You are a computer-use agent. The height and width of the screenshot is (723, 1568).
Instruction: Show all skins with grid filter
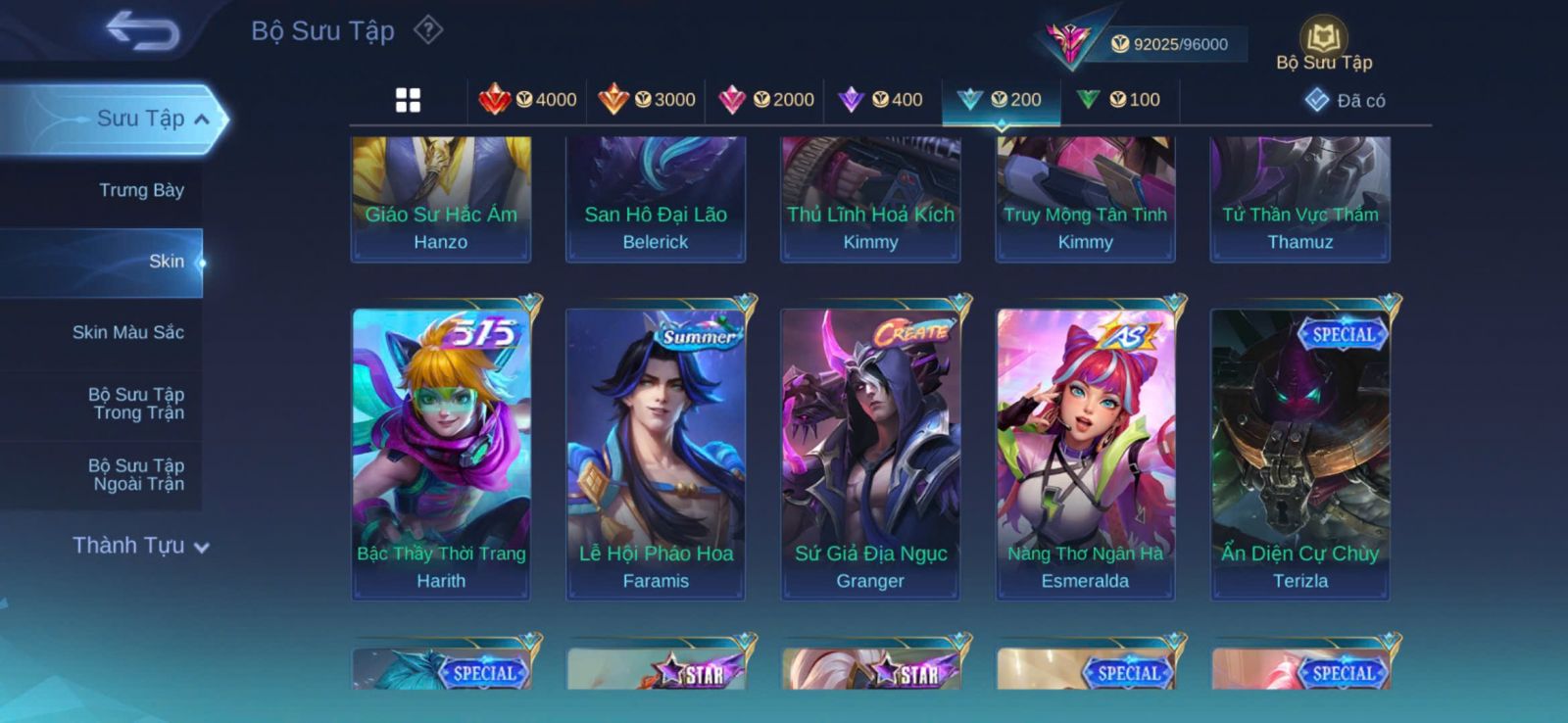[408, 100]
